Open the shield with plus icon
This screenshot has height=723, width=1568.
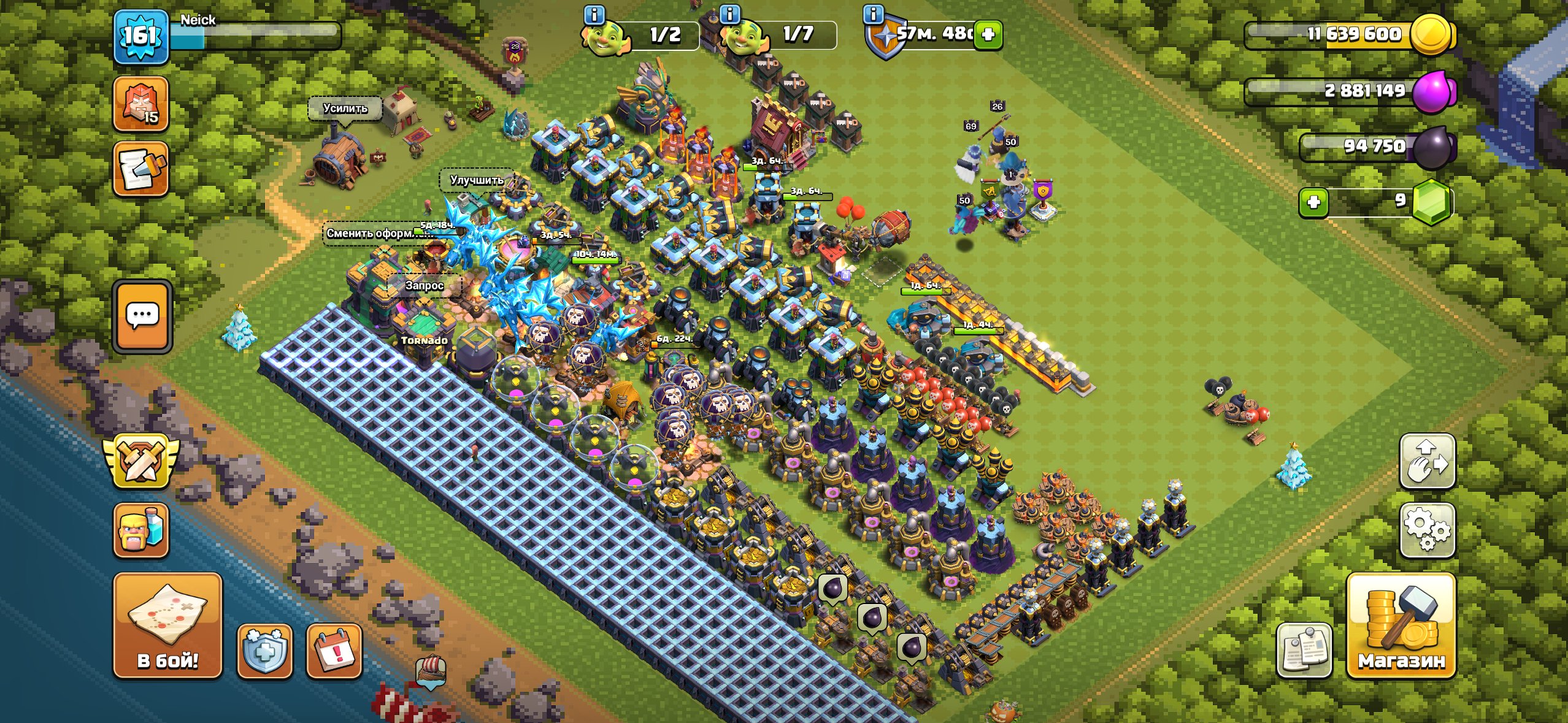pos(264,652)
